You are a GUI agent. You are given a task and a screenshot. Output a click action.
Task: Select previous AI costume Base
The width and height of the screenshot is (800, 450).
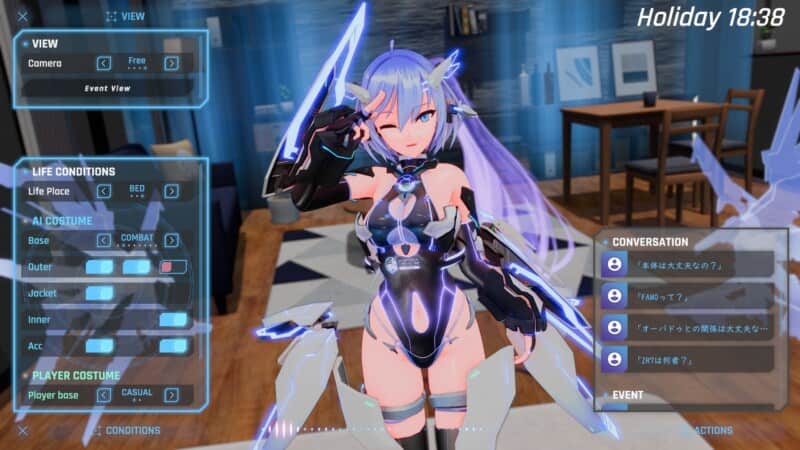(104, 240)
